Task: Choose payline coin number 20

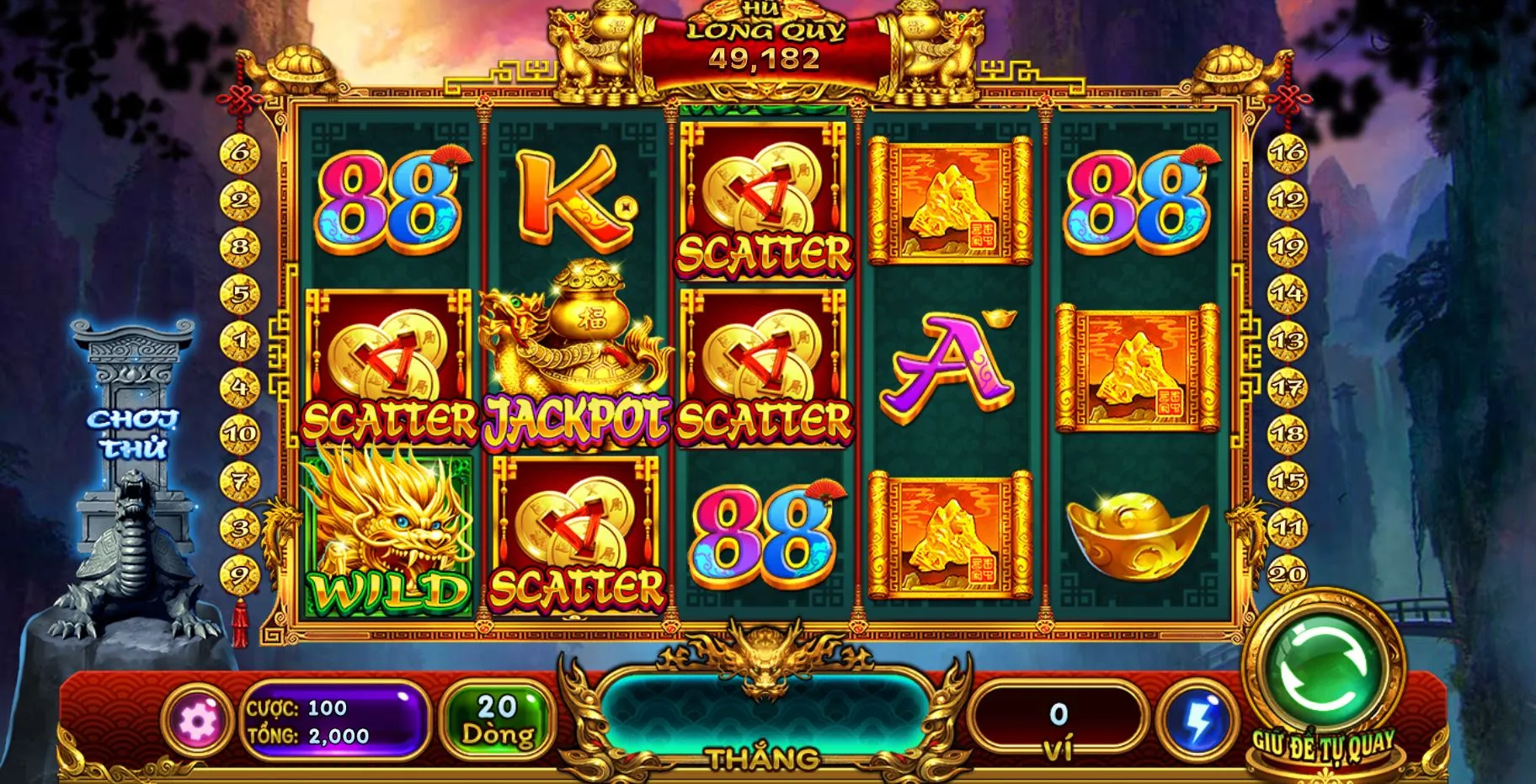Action: click(x=1287, y=574)
